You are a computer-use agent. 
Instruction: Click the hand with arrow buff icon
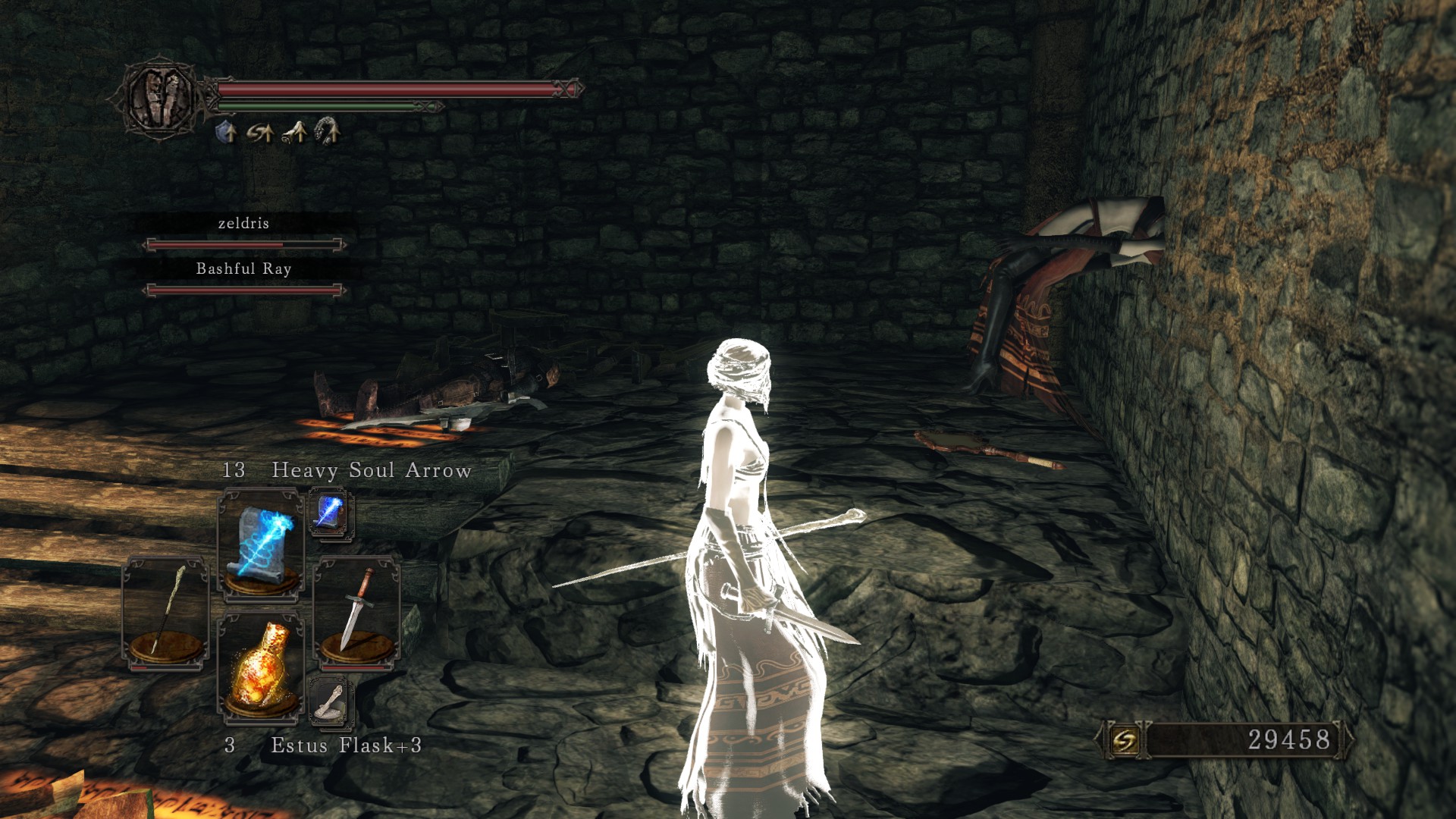(x=295, y=133)
